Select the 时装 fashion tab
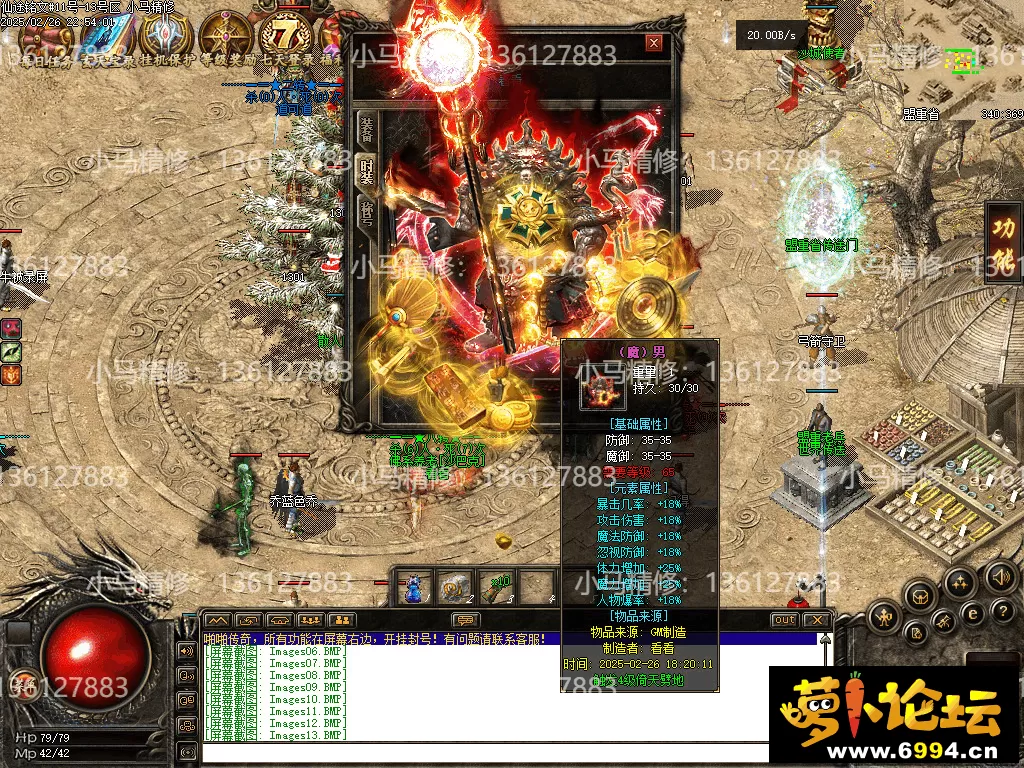 point(367,170)
